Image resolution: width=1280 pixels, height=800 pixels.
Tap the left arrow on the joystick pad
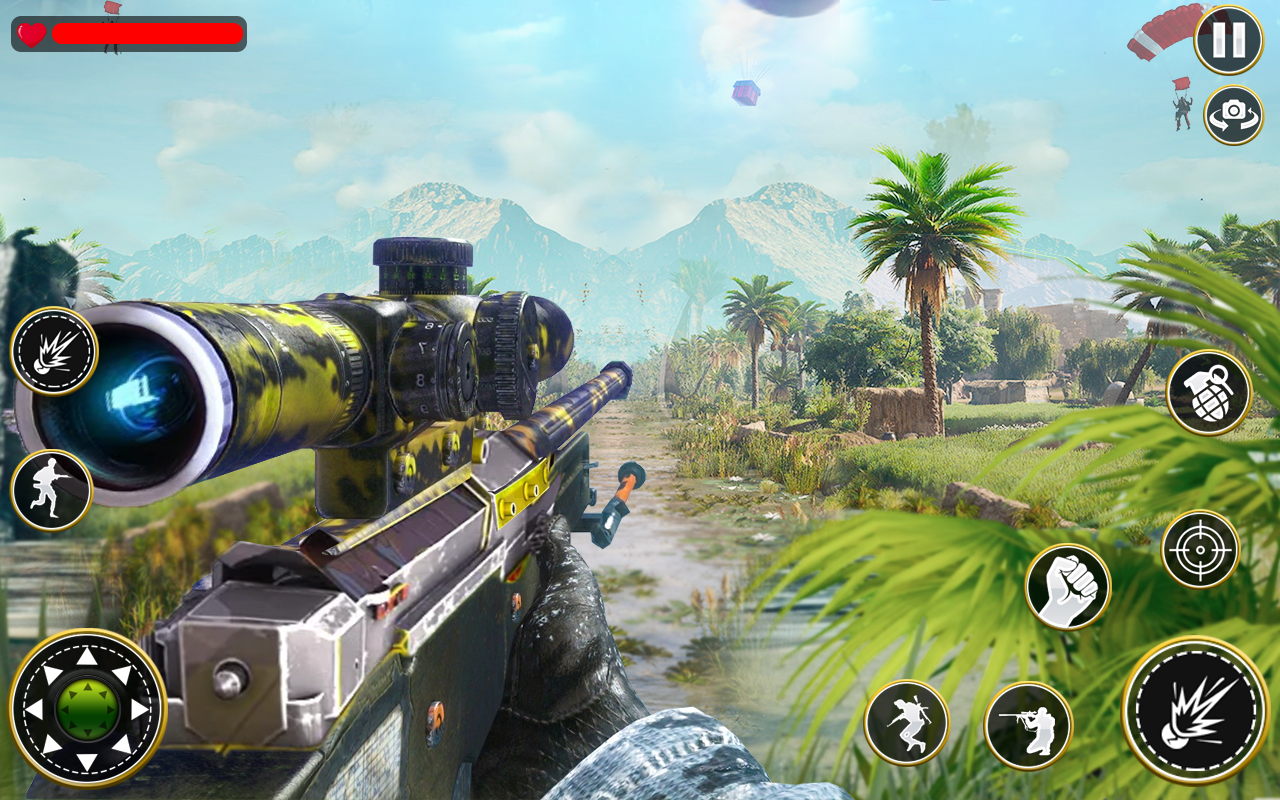point(36,710)
